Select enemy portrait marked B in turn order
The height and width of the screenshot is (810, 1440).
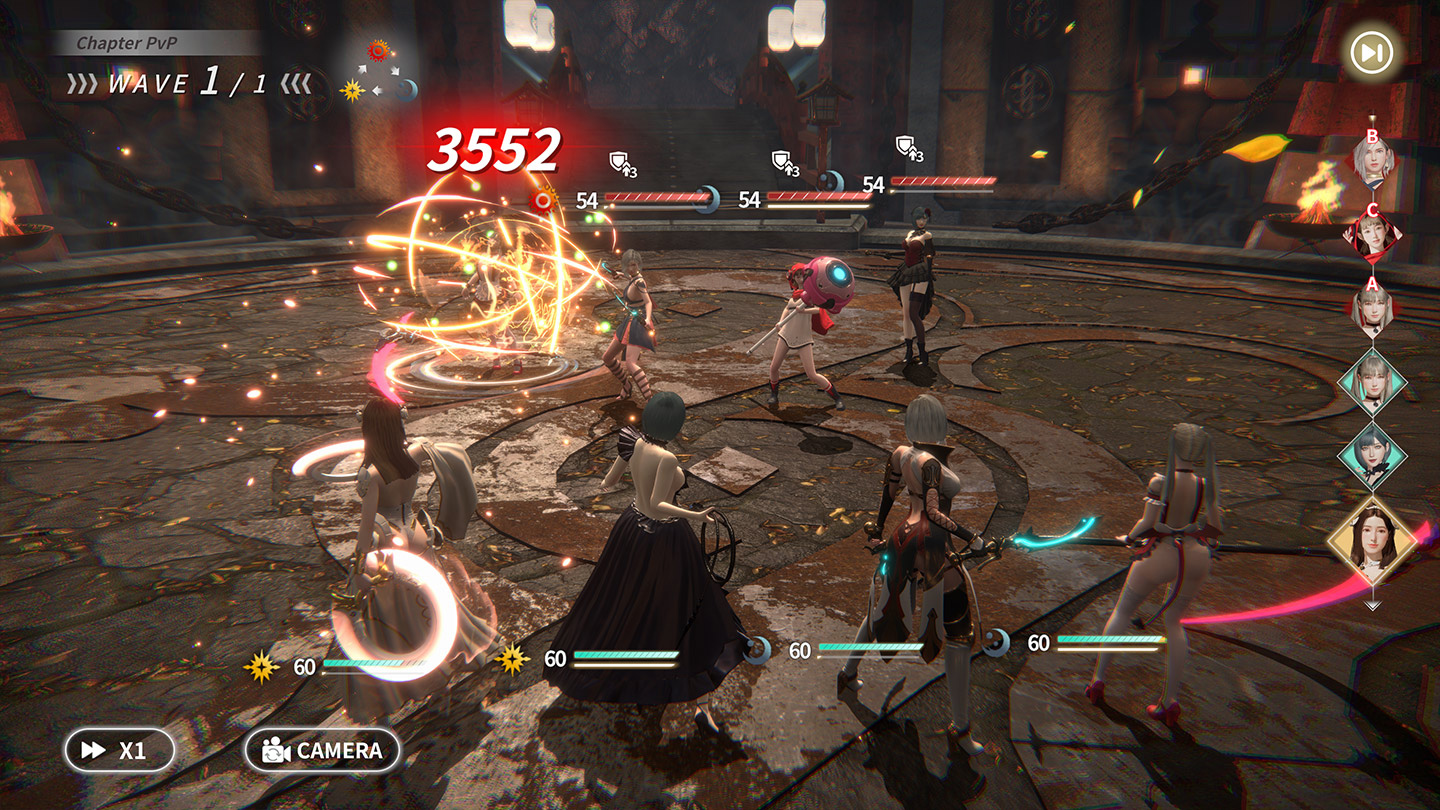[1372, 160]
